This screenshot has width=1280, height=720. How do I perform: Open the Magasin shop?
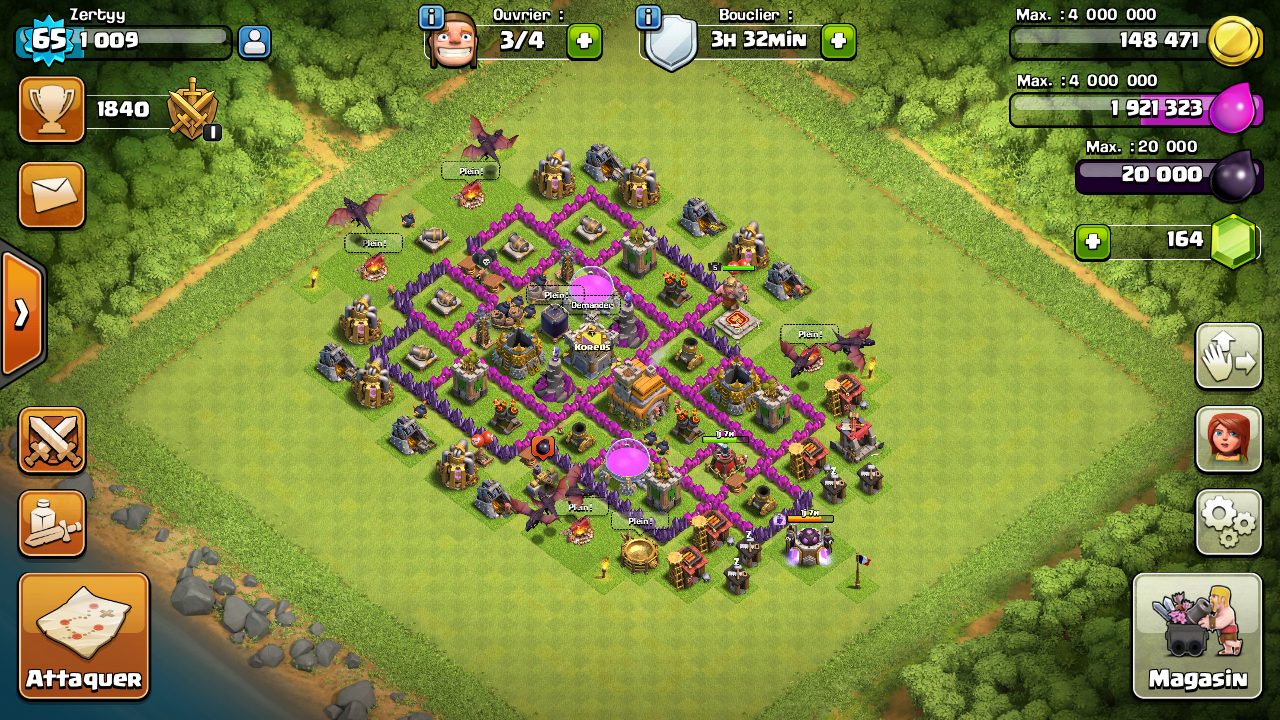(x=1197, y=635)
